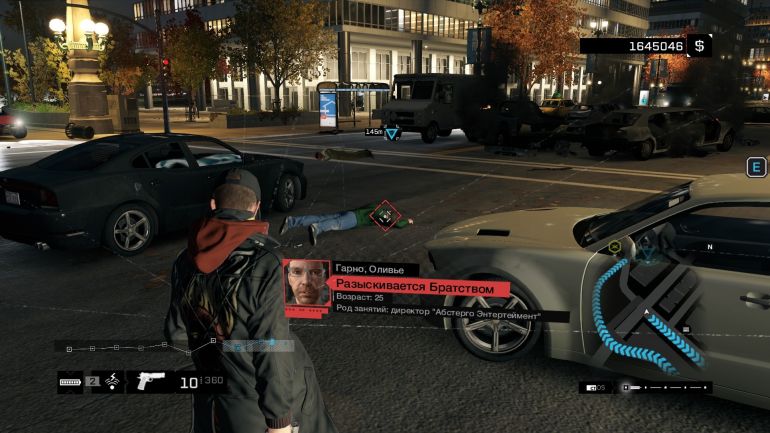Click the red diamond hack marker
Viewport: 770px width, 433px height.
(x=383, y=214)
